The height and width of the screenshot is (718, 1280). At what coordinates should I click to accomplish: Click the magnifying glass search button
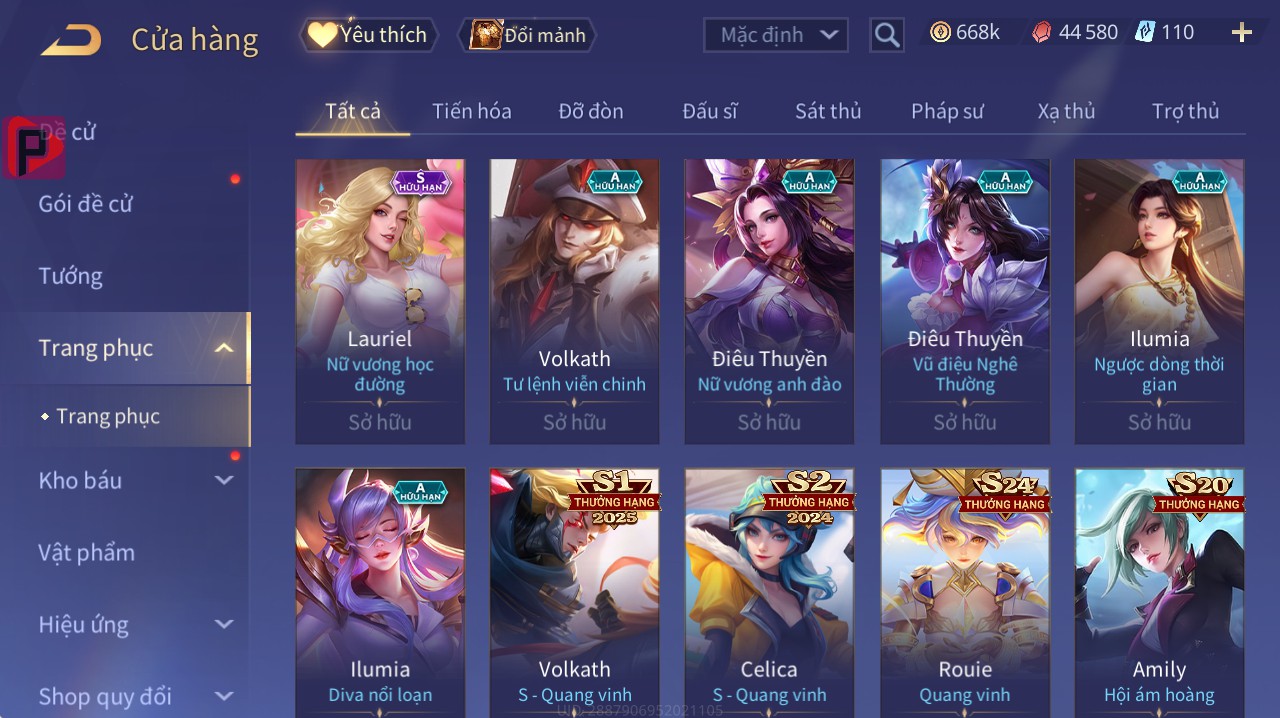887,35
